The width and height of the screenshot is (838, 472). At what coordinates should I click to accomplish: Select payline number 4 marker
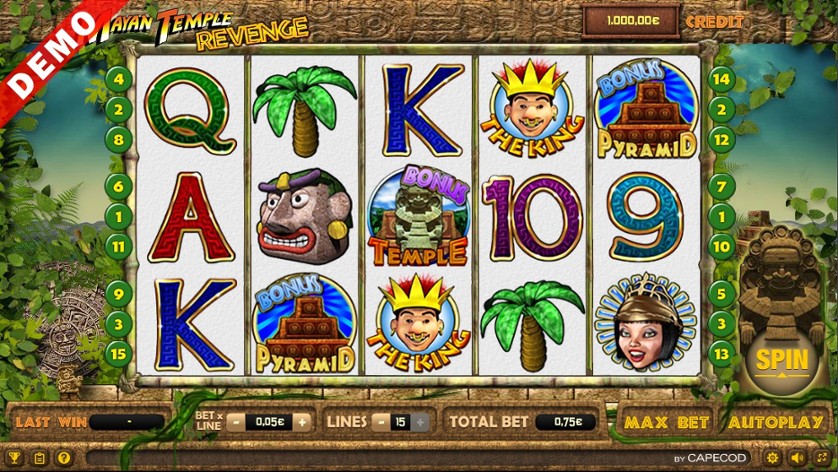click(118, 79)
